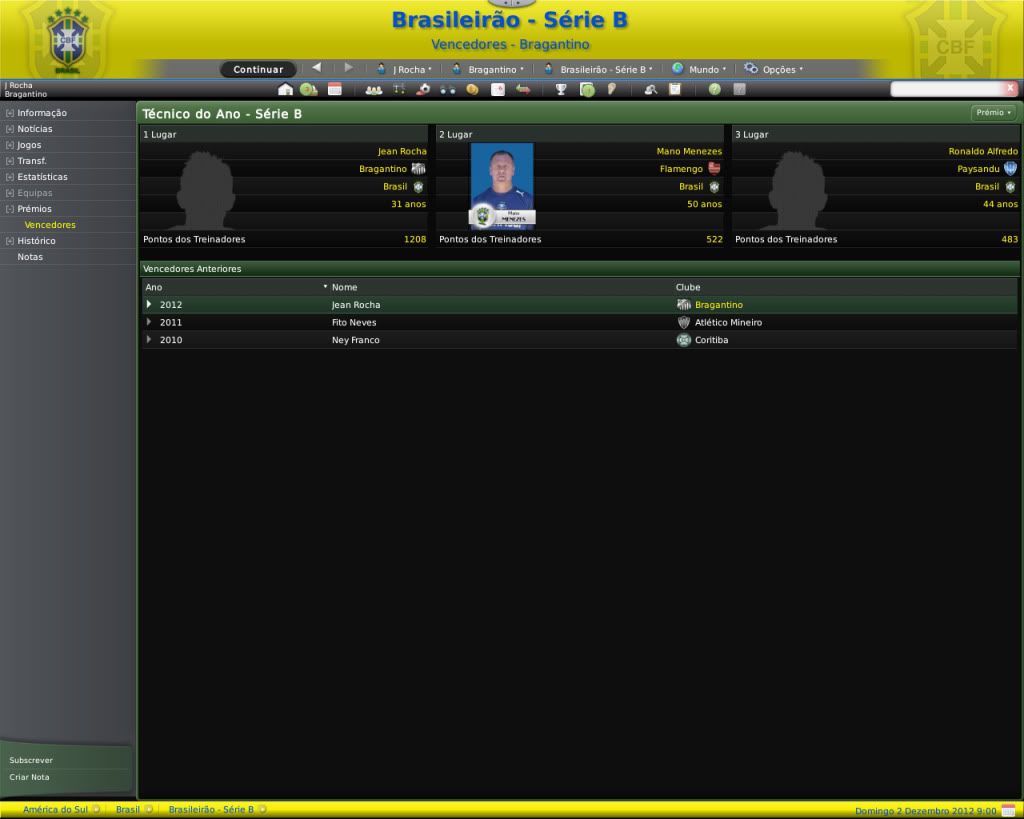
Task: Go to the home screen icon
Action: (285, 89)
